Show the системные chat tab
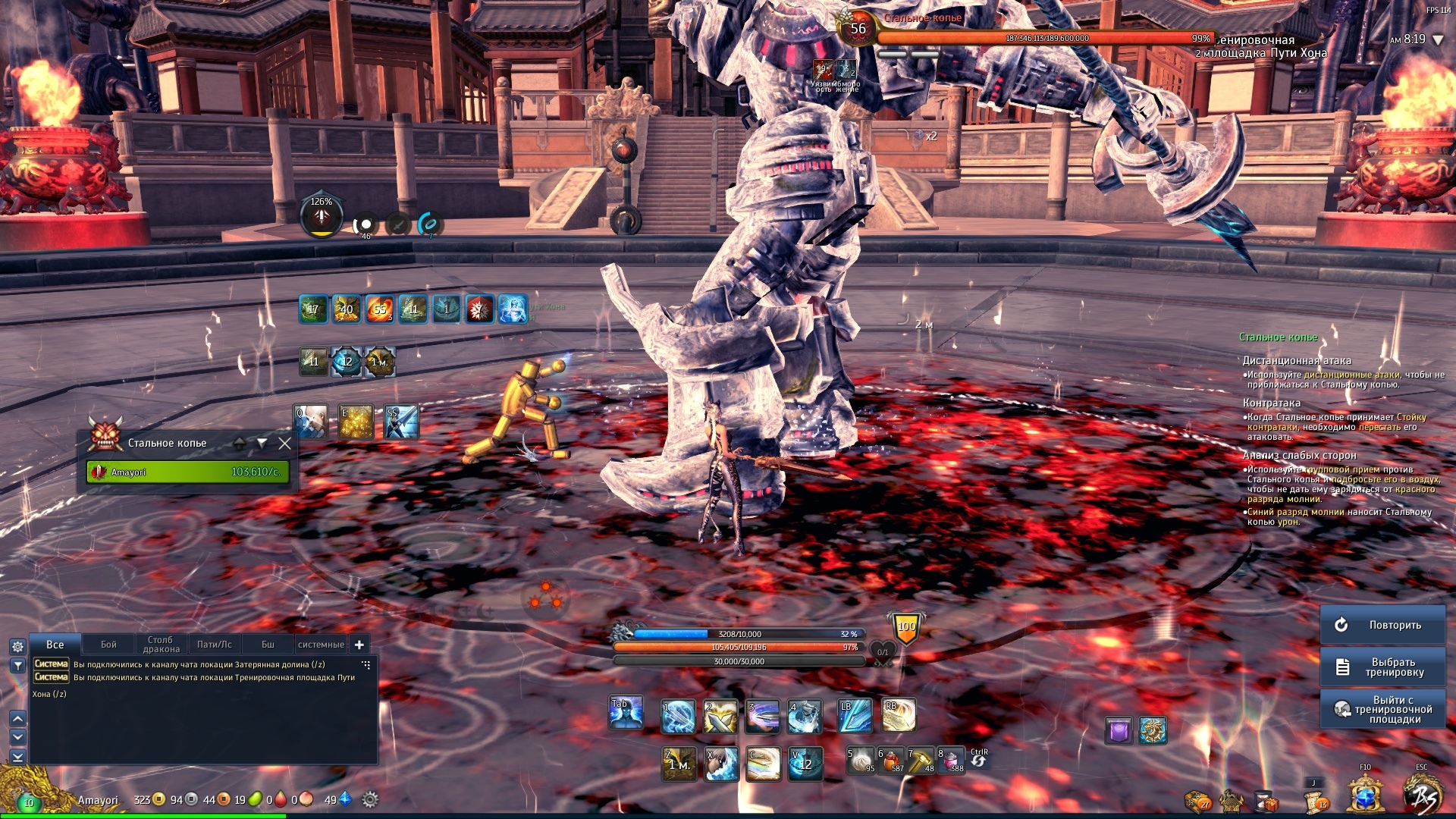Viewport: 1456px width, 819px height. tap(321, 645)
